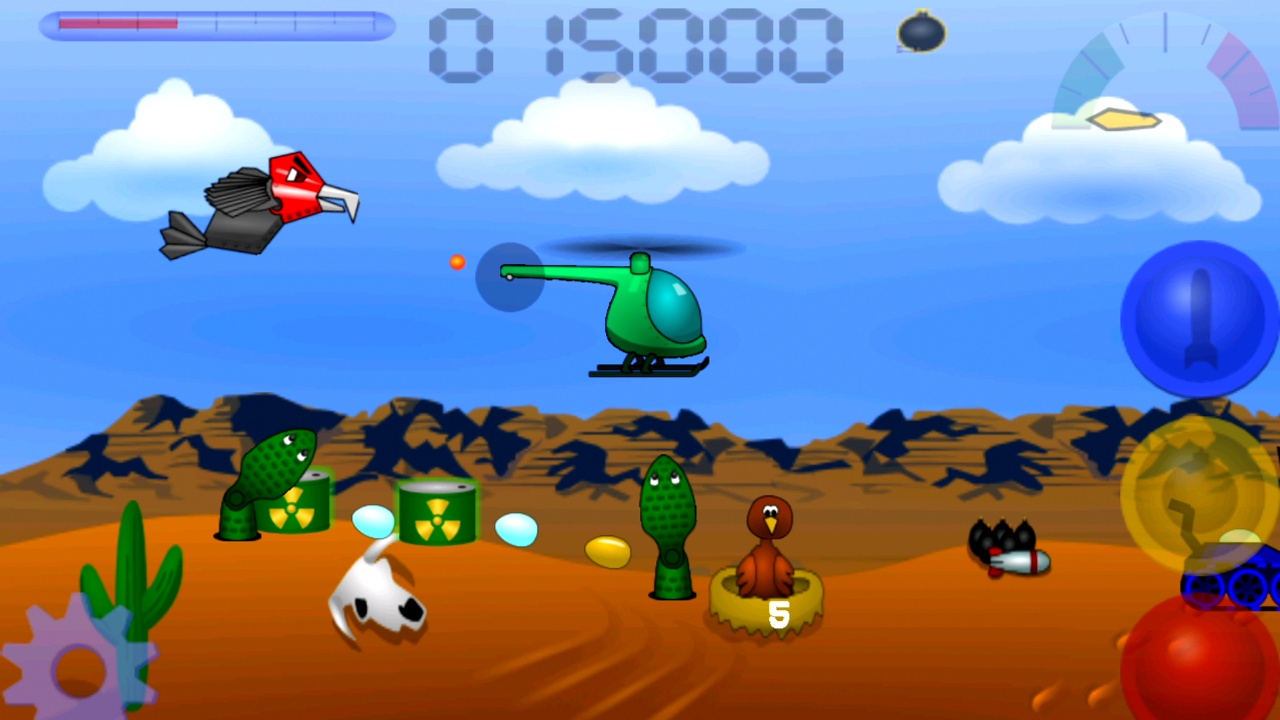Screen dimensions: 1280x720
Task: Fire the blue rocket launch button
Action: (1197, 315)
